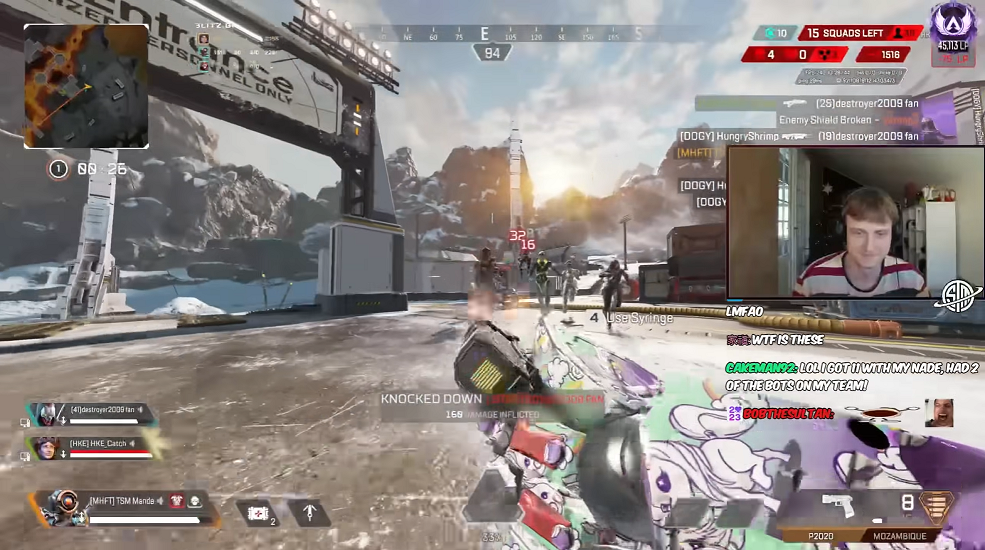The image size is (985, 550).
Task: Select the P2020 weapon slot
Action: tap(821, 536)
